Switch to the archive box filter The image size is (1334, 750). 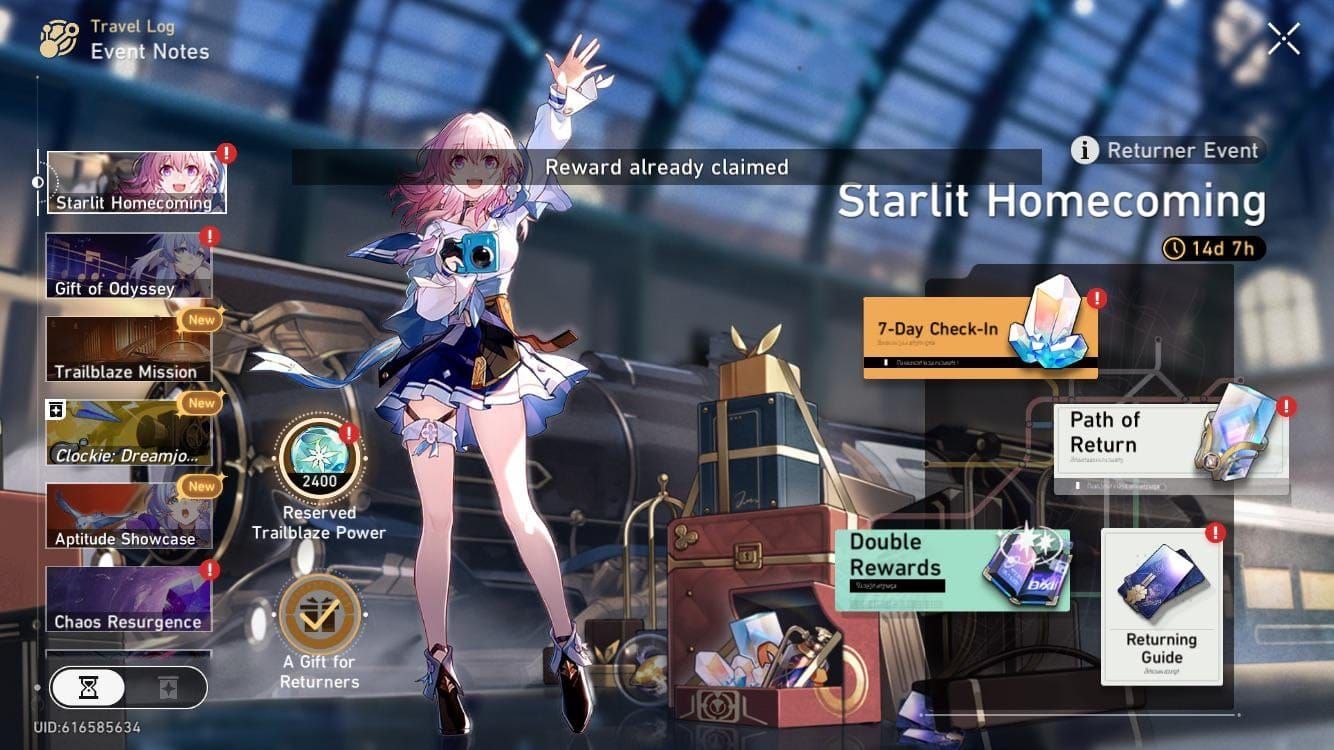point(166,687)
